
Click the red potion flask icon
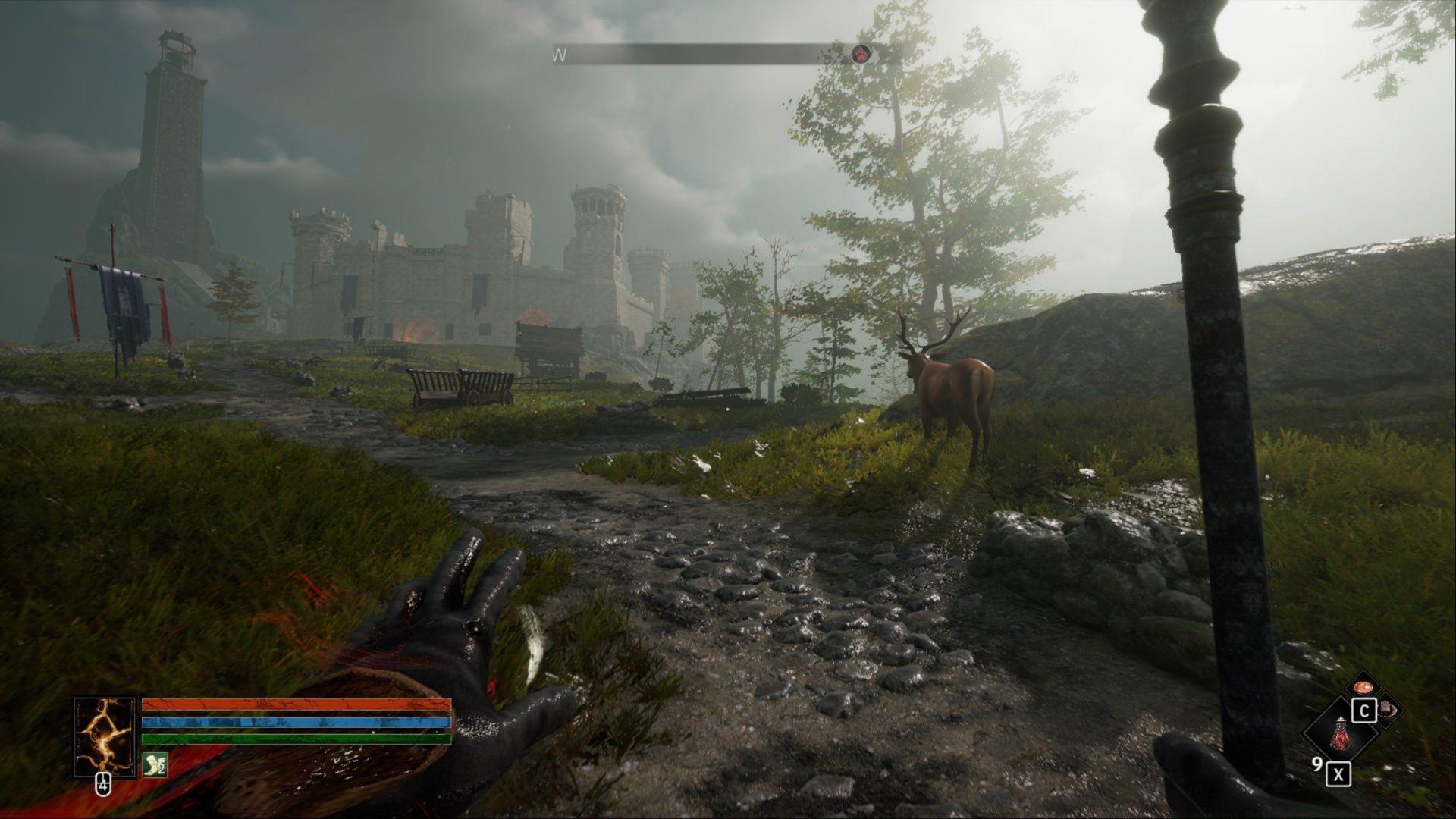1340,737
